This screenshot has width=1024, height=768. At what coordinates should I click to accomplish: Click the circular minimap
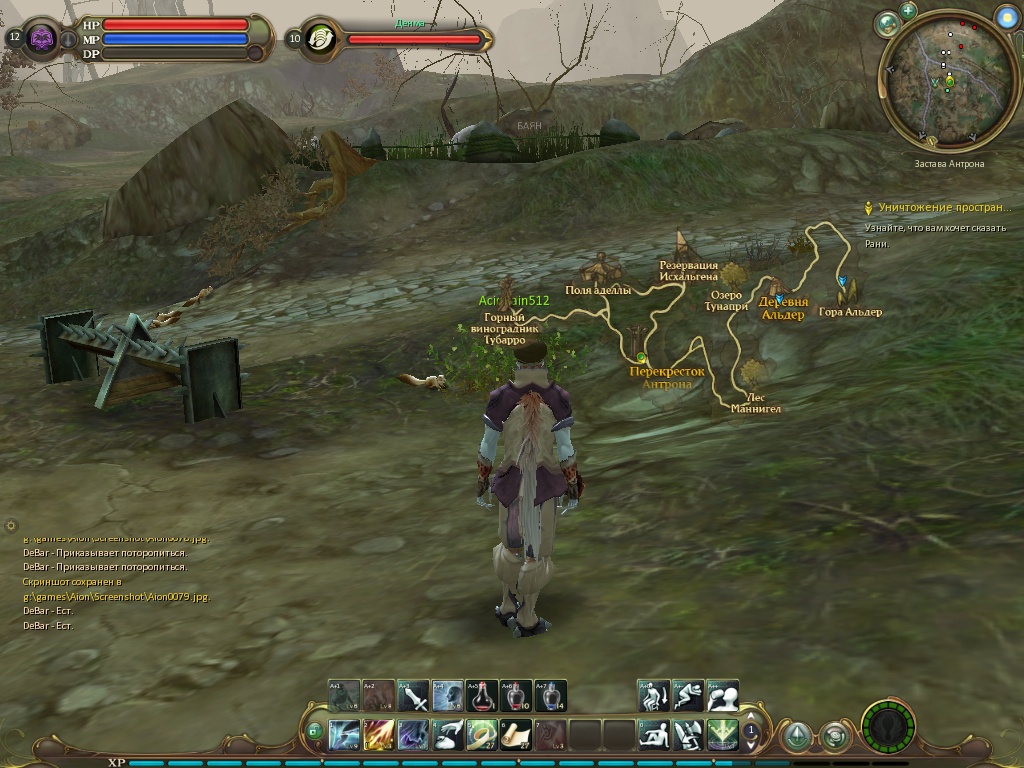point(948,82)
